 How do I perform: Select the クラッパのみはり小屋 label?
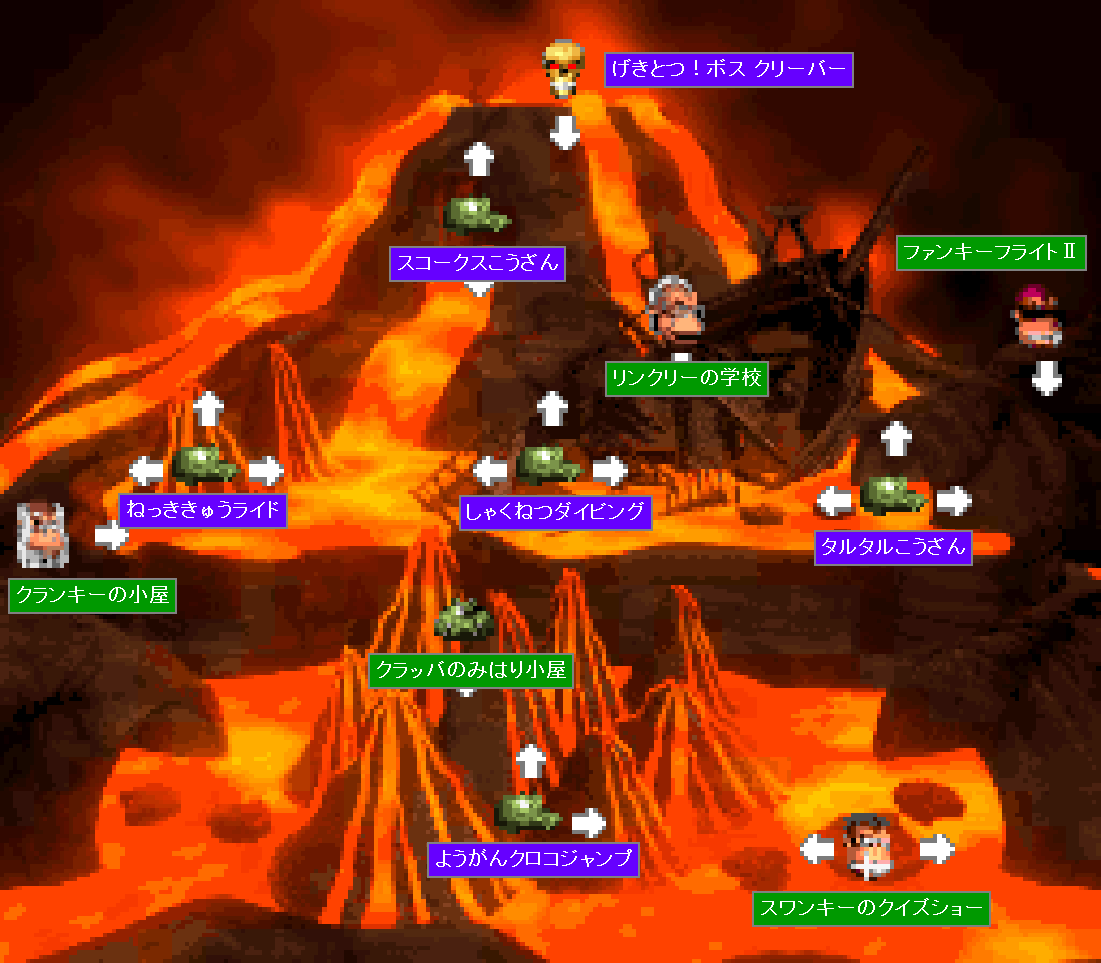[471, 670]
